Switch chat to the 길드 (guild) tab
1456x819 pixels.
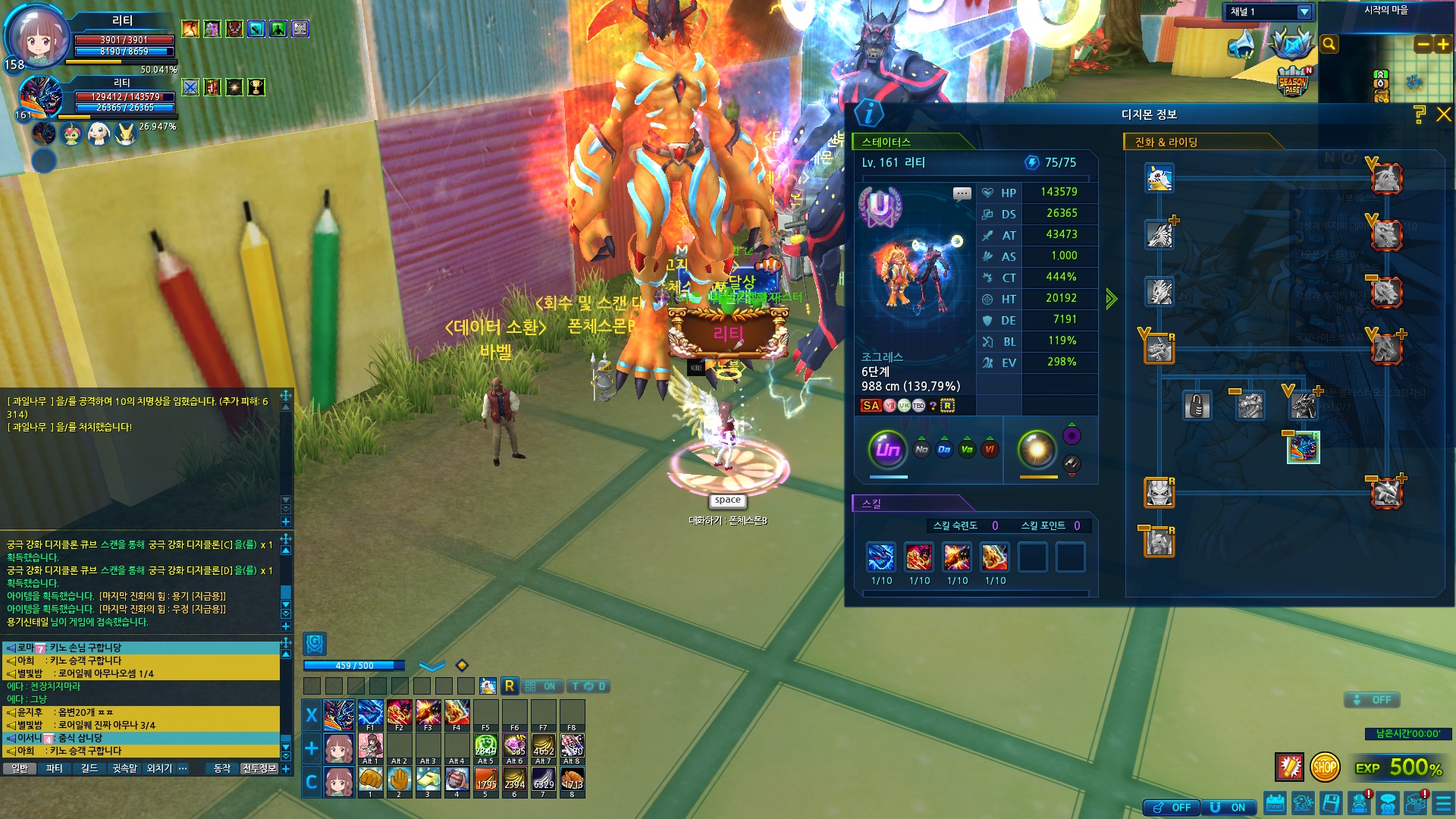coord(89,769)
